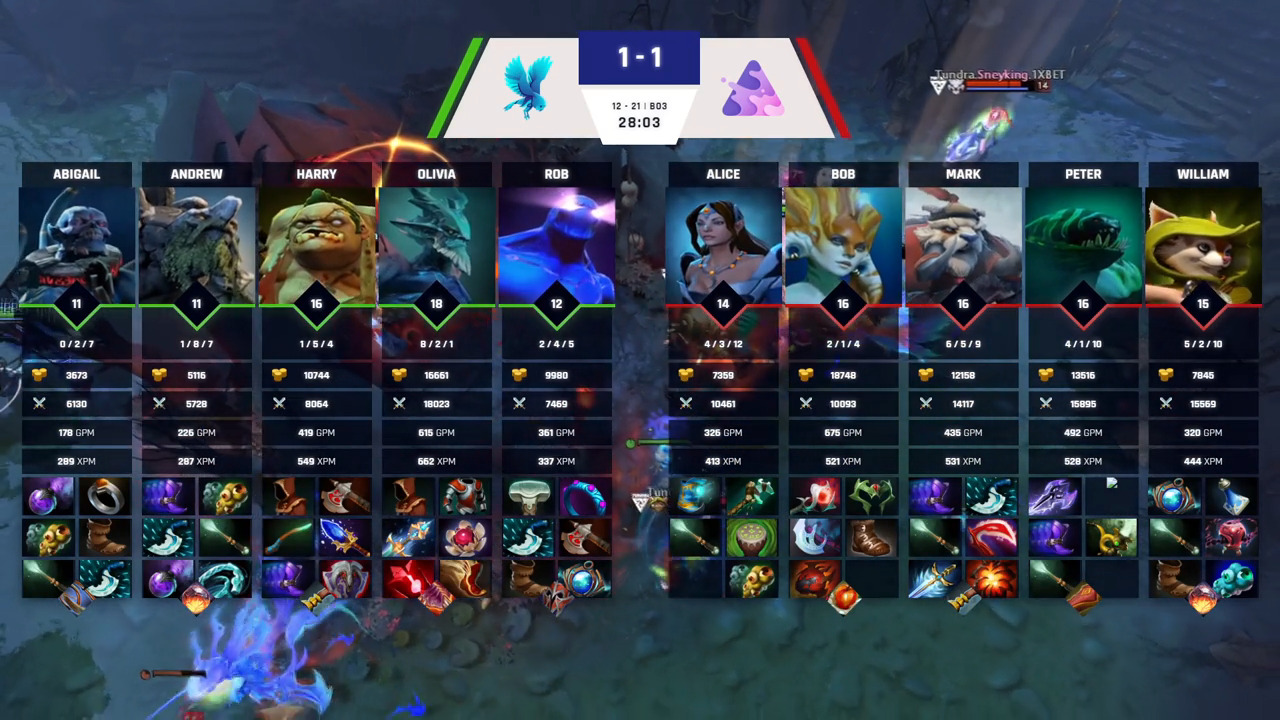Click the ANDREW player name header
The height and width of the screenshot is (720, 1280).
tap(197, 174)
